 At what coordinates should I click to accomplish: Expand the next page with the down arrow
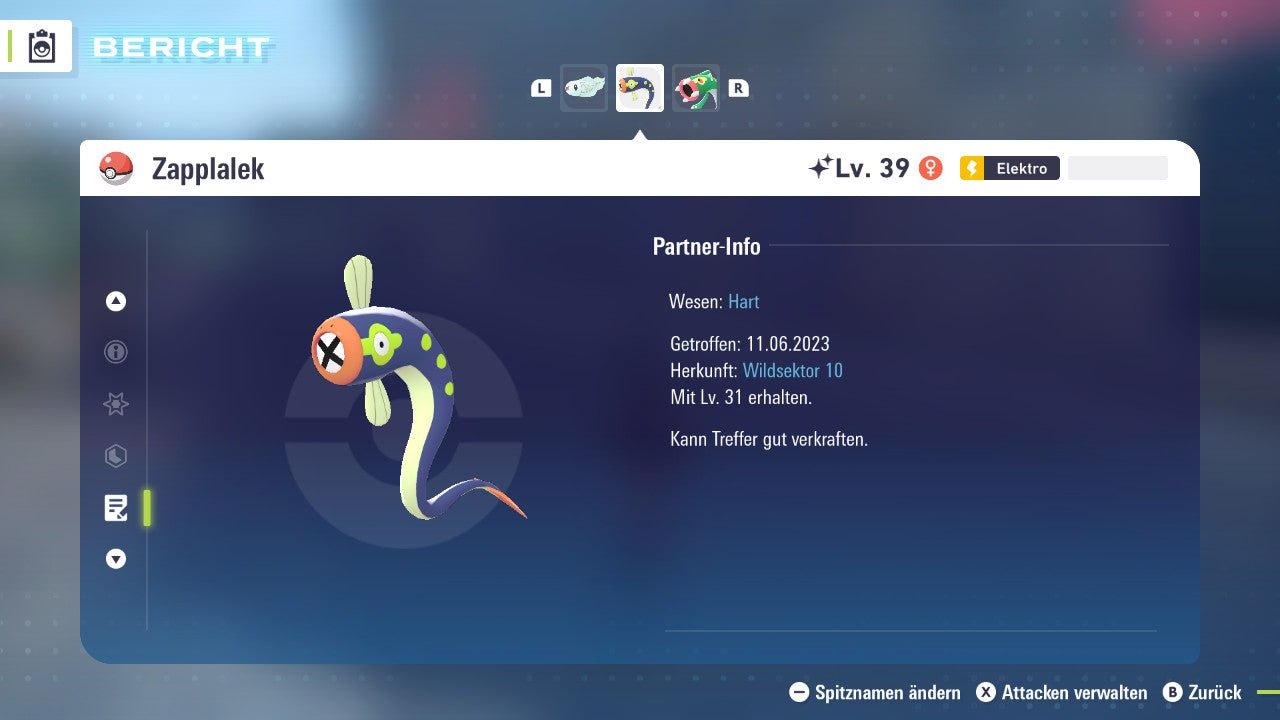tap(115, 559)
